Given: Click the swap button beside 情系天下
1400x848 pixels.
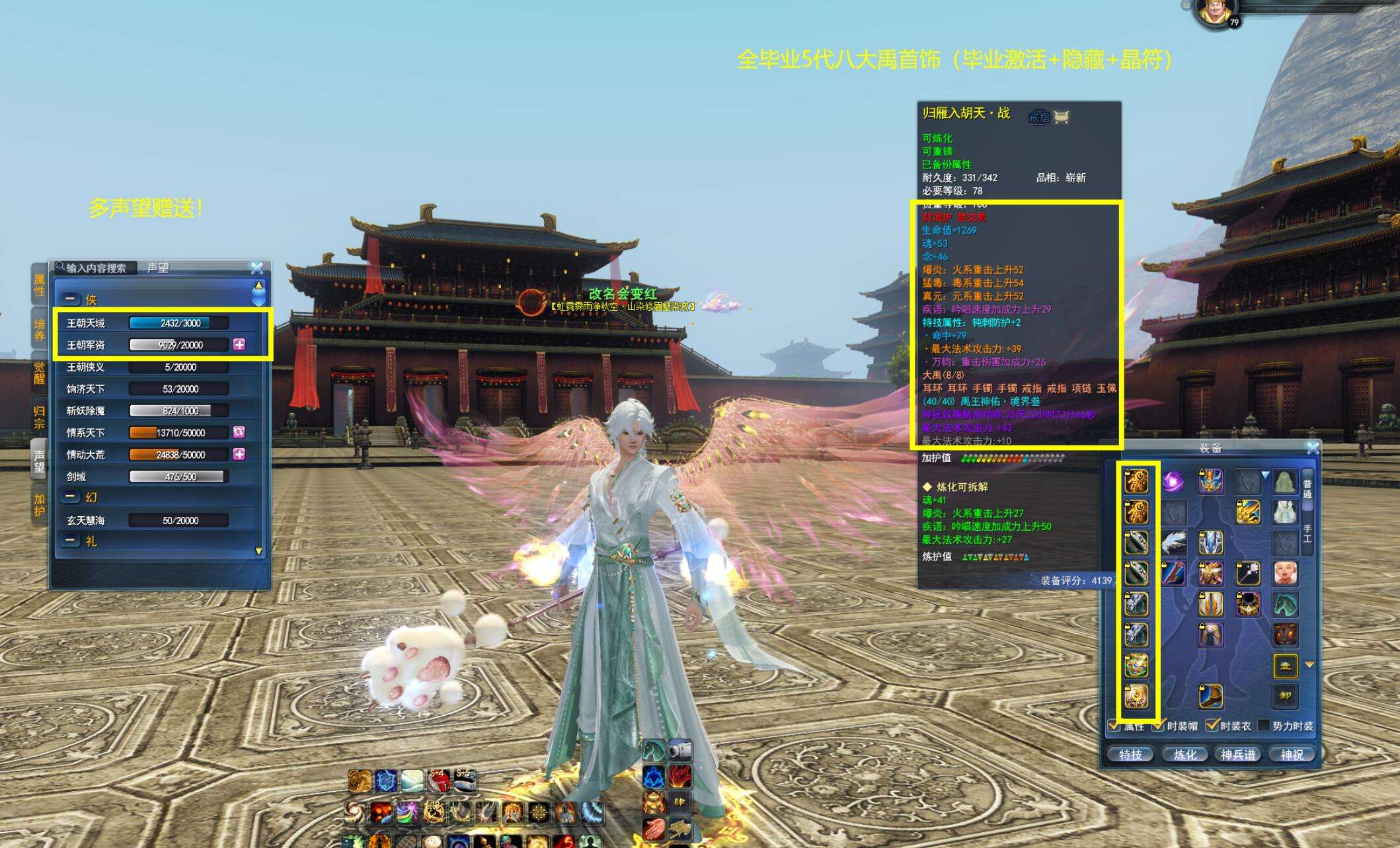Looking at the screenshot, I should click(x=239, y=432).
